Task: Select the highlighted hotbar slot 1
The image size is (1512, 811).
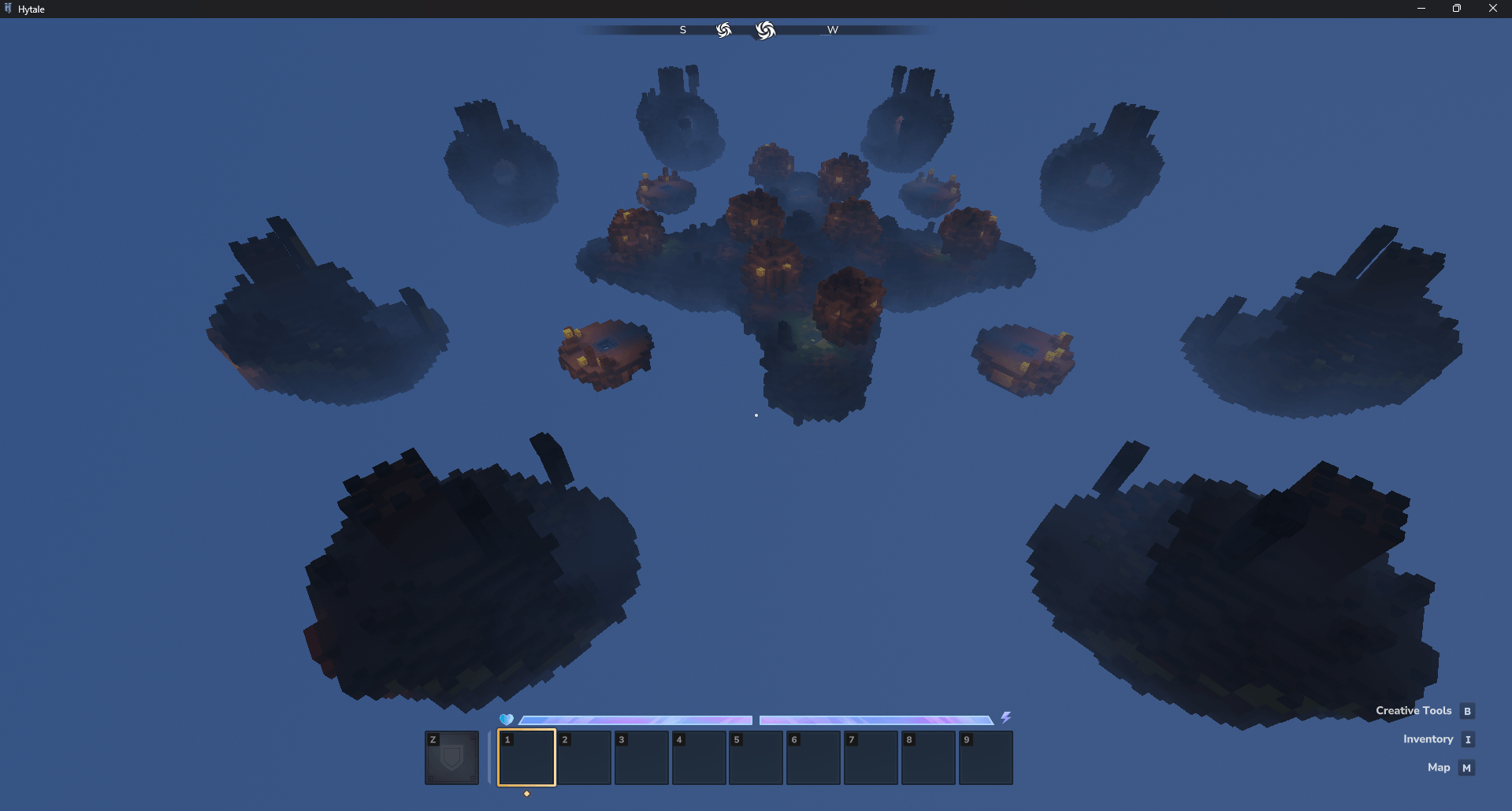Action: [x=526, y=757]
